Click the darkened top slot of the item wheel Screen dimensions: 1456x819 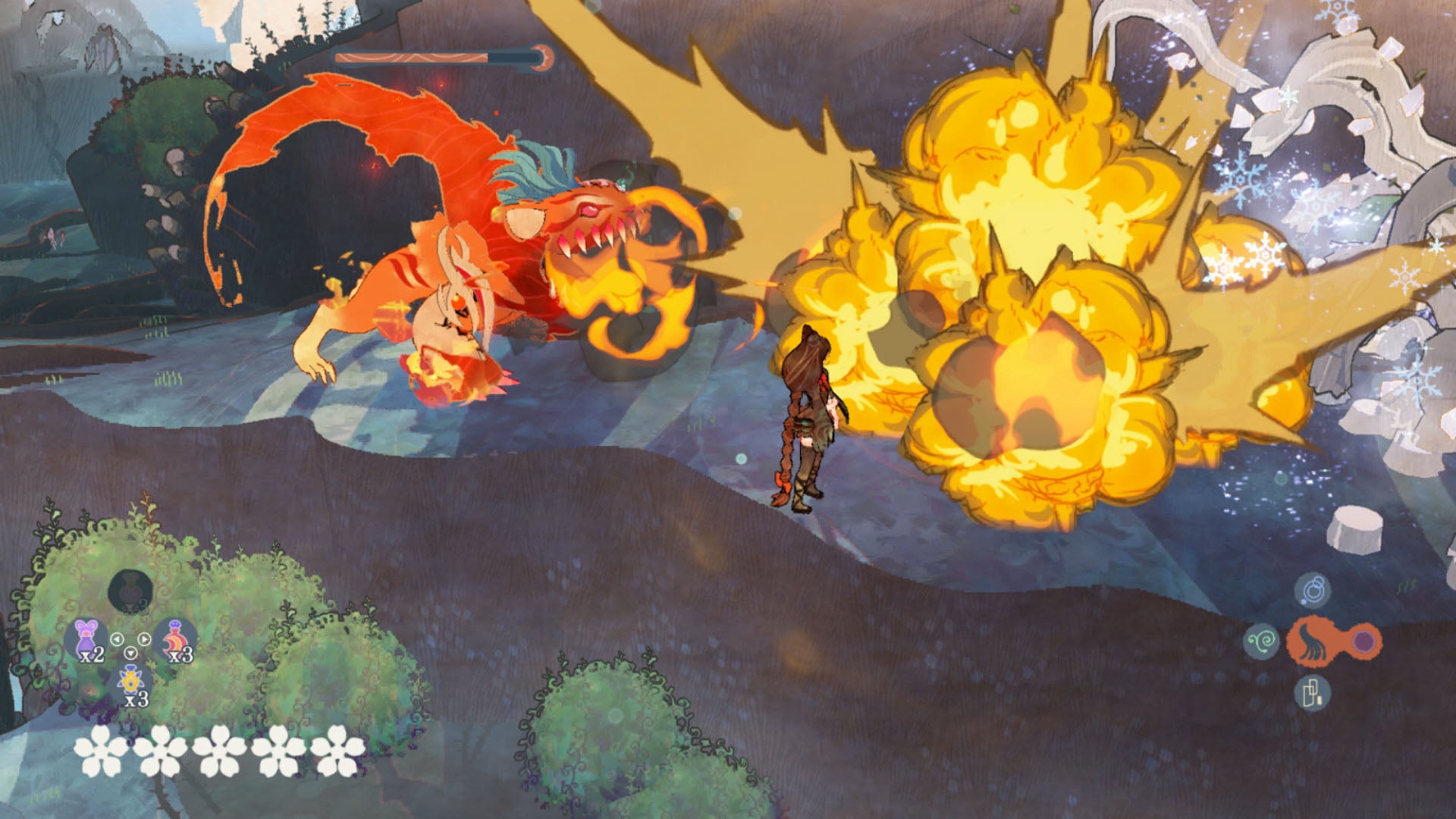coord(130,591)
